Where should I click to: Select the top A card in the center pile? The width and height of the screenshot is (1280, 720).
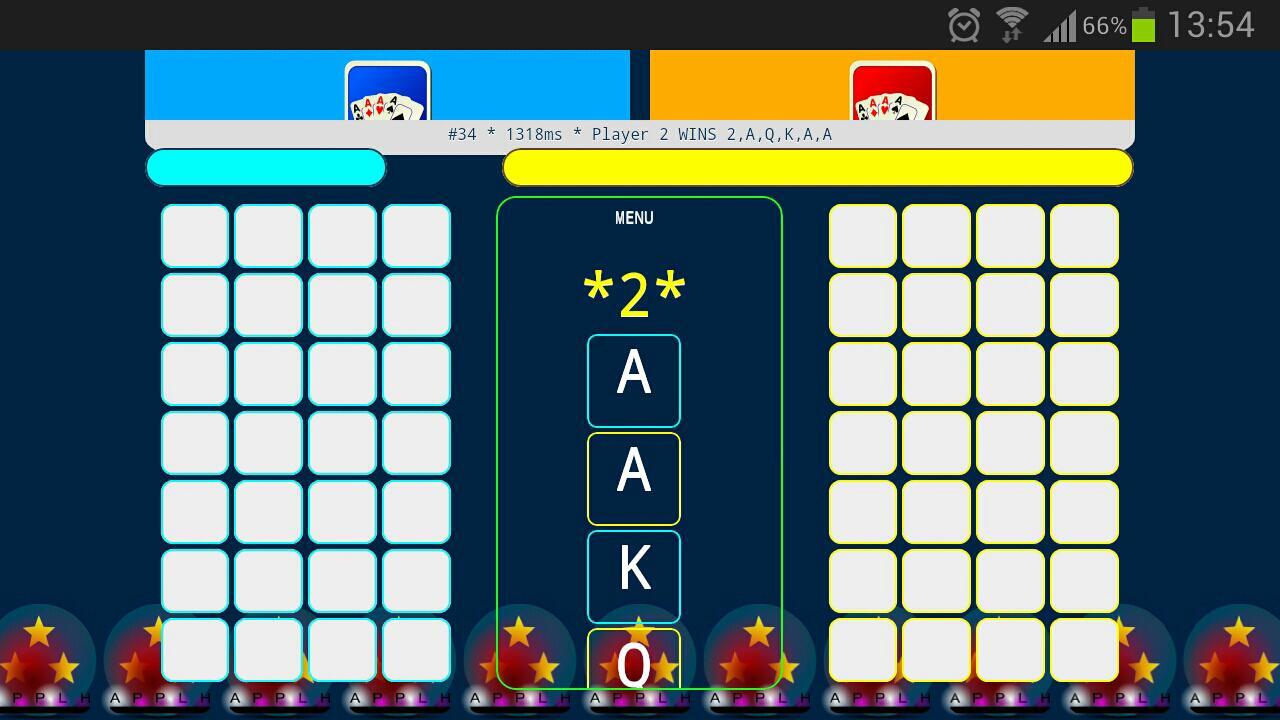(x=633, y=380)
